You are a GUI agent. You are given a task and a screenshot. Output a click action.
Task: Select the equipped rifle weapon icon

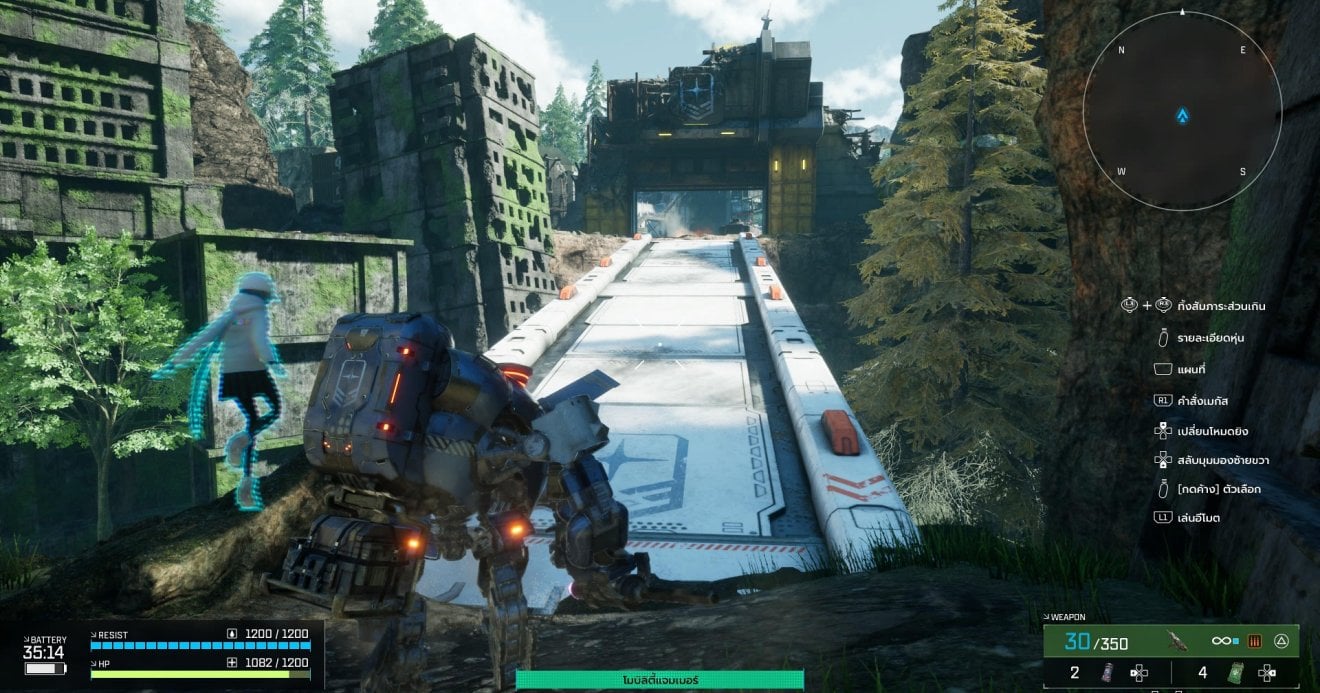click(1177, 642)
